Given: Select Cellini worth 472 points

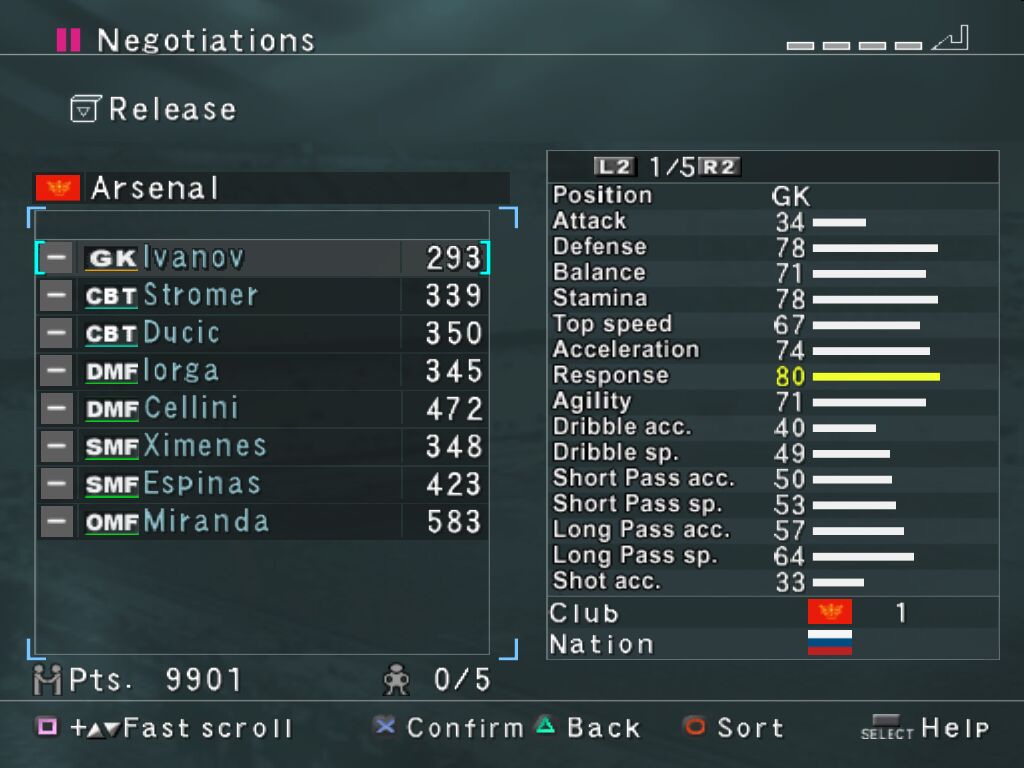Looking at the screenshot, I should [x=262, y=408].
